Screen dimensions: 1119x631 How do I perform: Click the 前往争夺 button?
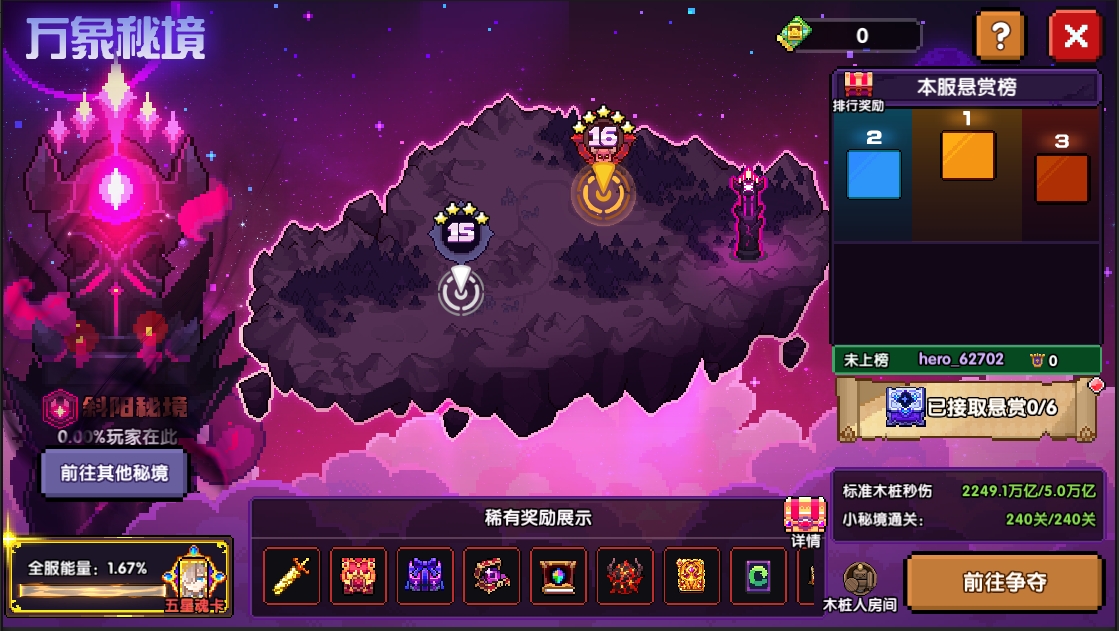tap(1004, 583)
